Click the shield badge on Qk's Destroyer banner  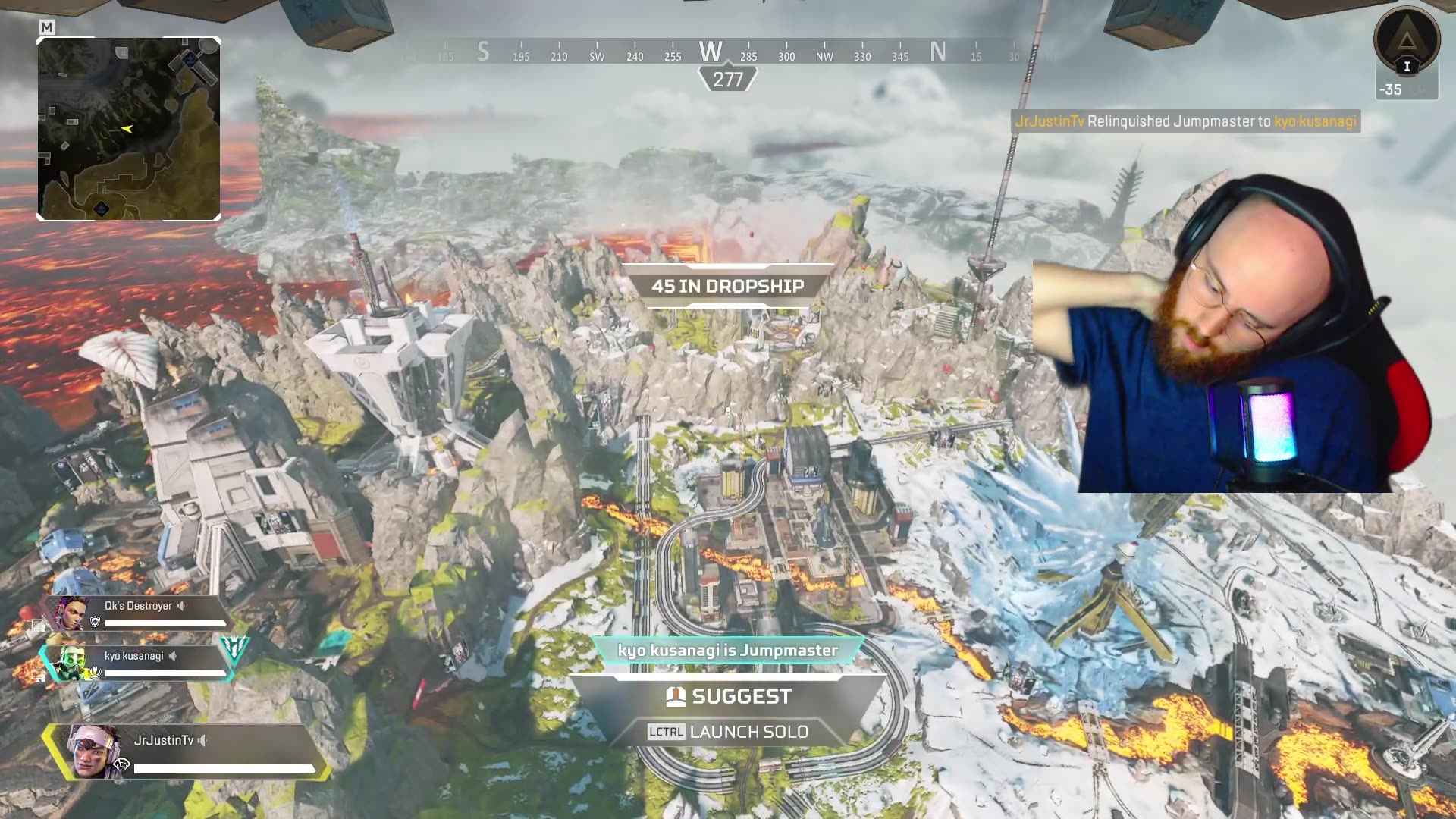click(95, 621)
